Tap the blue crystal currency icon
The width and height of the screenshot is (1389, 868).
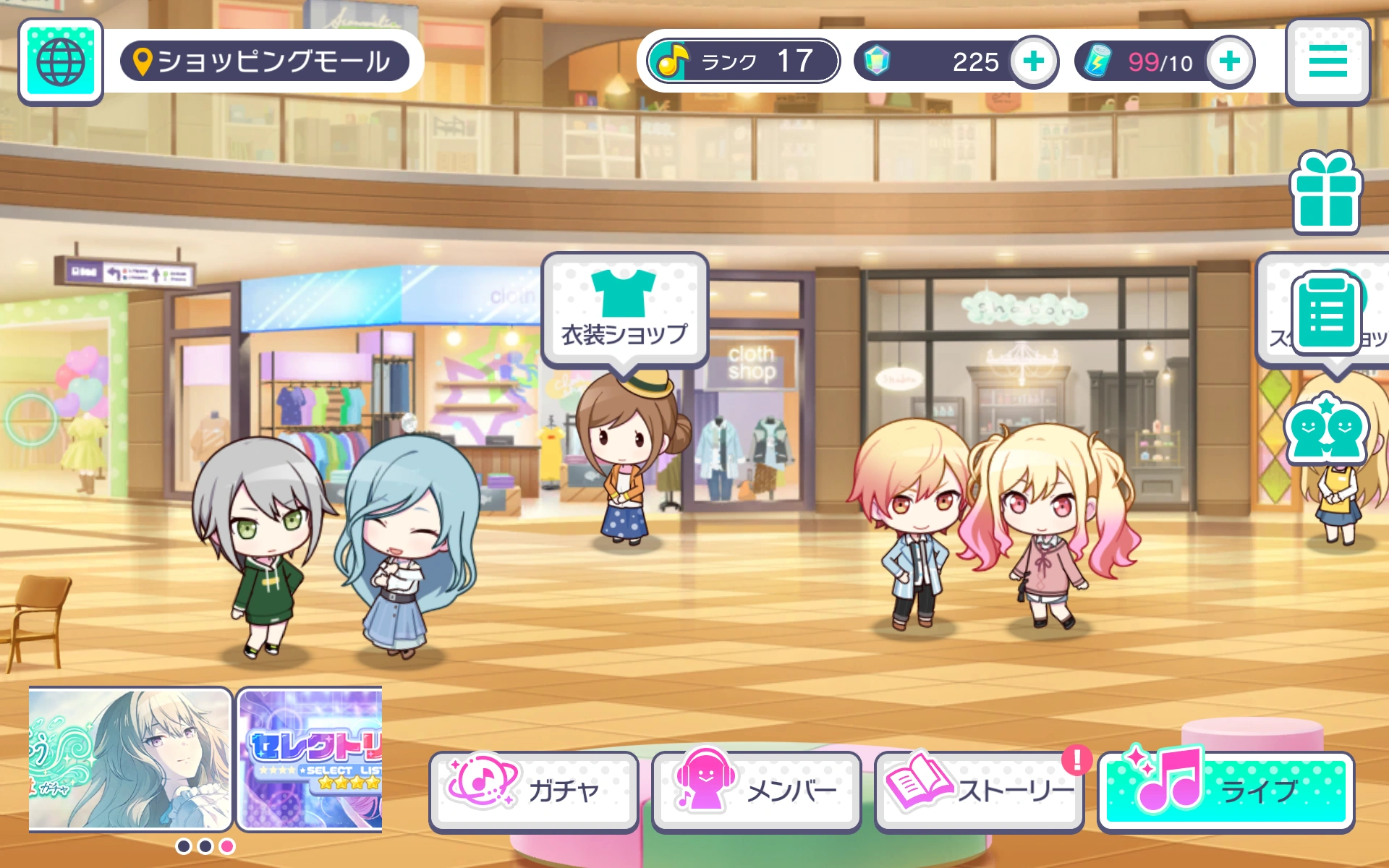(x=878, y=61)
